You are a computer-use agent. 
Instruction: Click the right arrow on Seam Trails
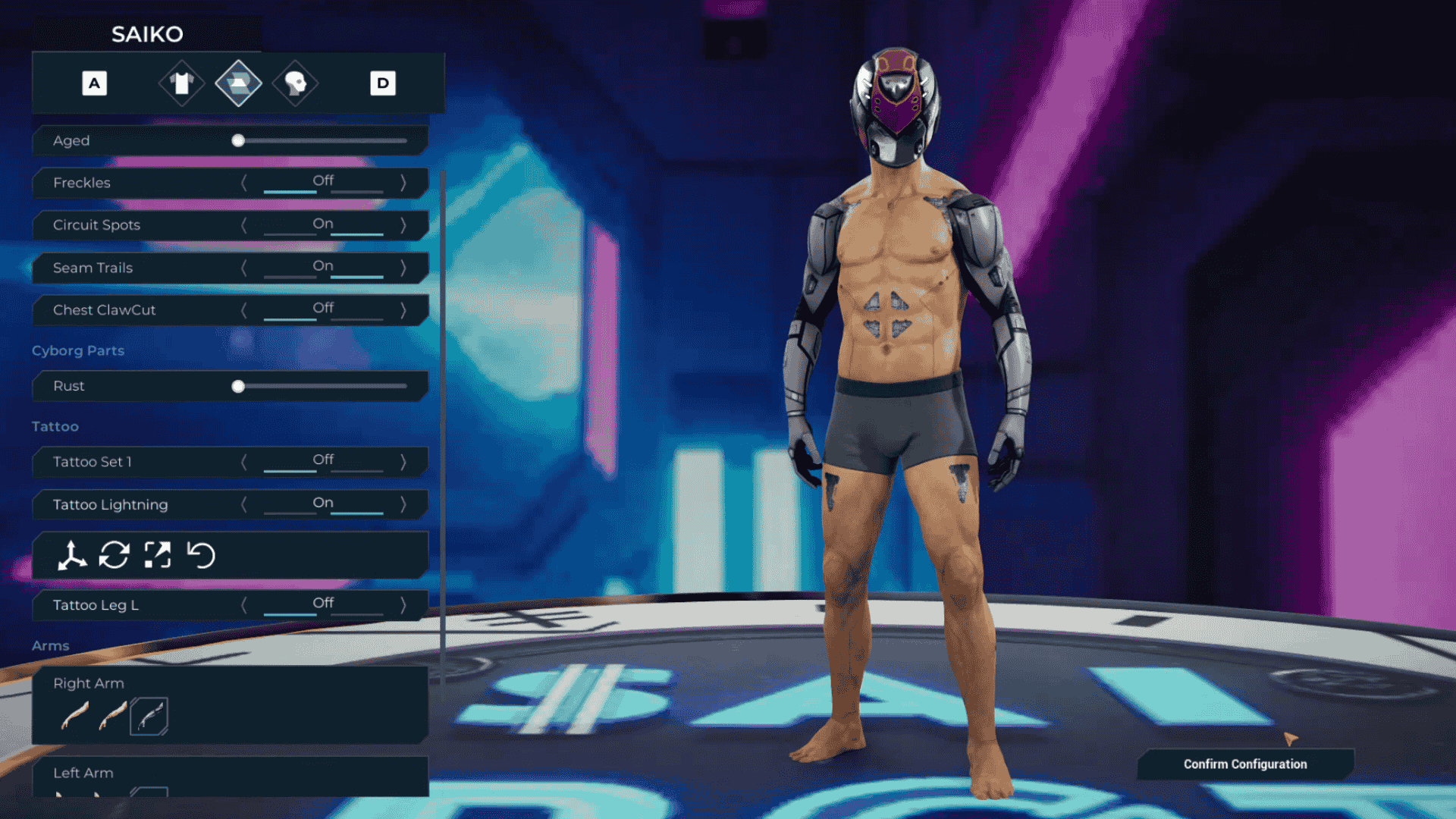tap(403, 268)
